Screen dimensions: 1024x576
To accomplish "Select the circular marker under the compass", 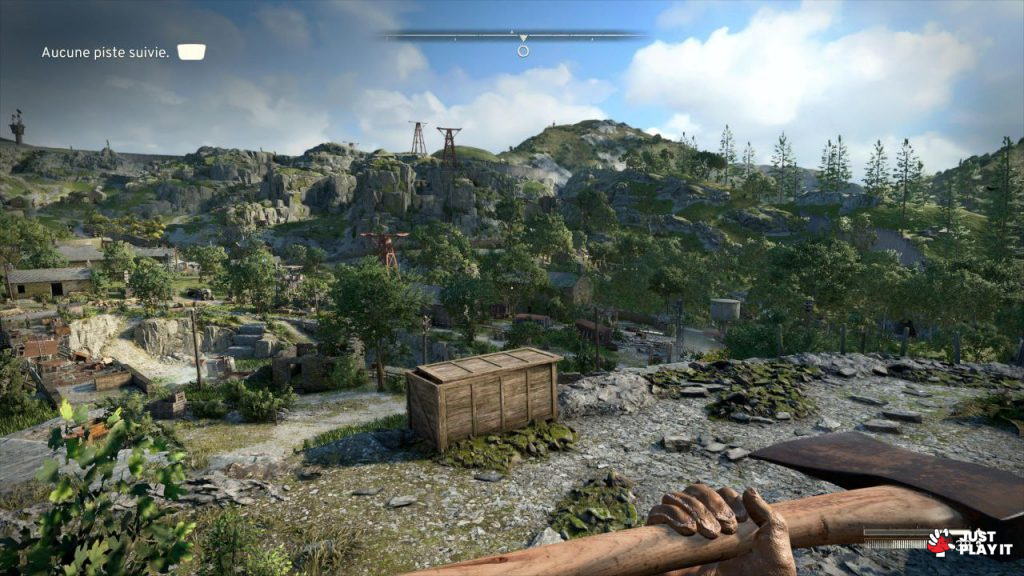I will (523, 50).
